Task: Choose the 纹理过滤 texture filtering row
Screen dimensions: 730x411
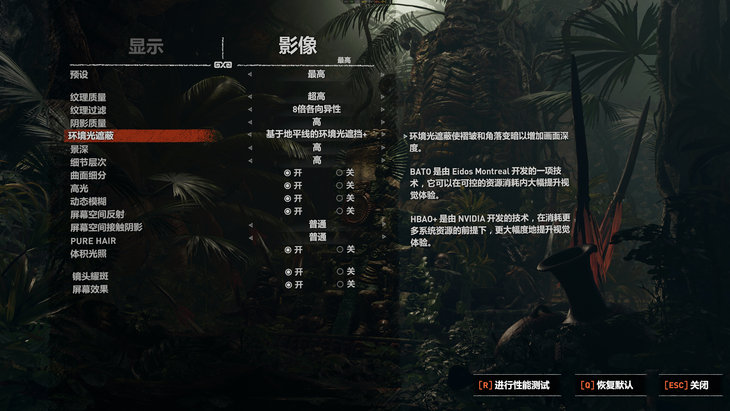Action: coord(88,109)
